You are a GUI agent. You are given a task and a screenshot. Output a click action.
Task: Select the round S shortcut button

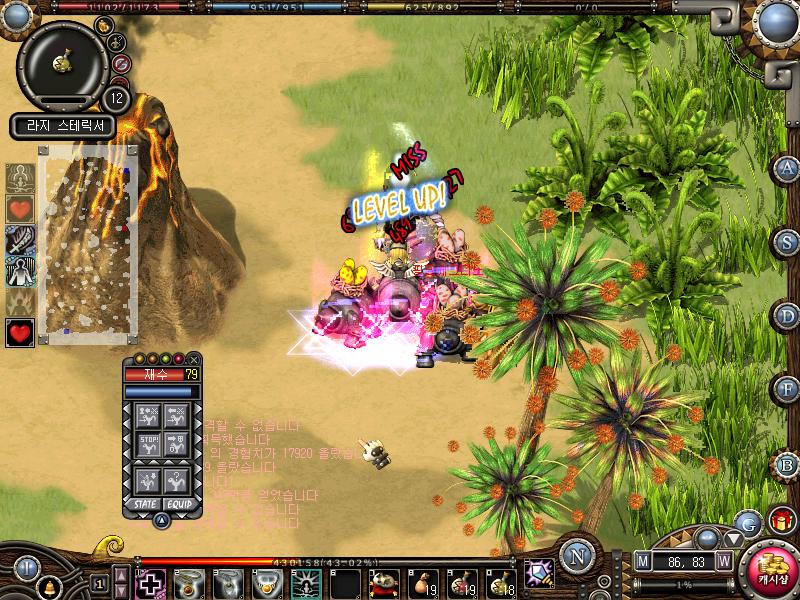(x=788, y=242)
